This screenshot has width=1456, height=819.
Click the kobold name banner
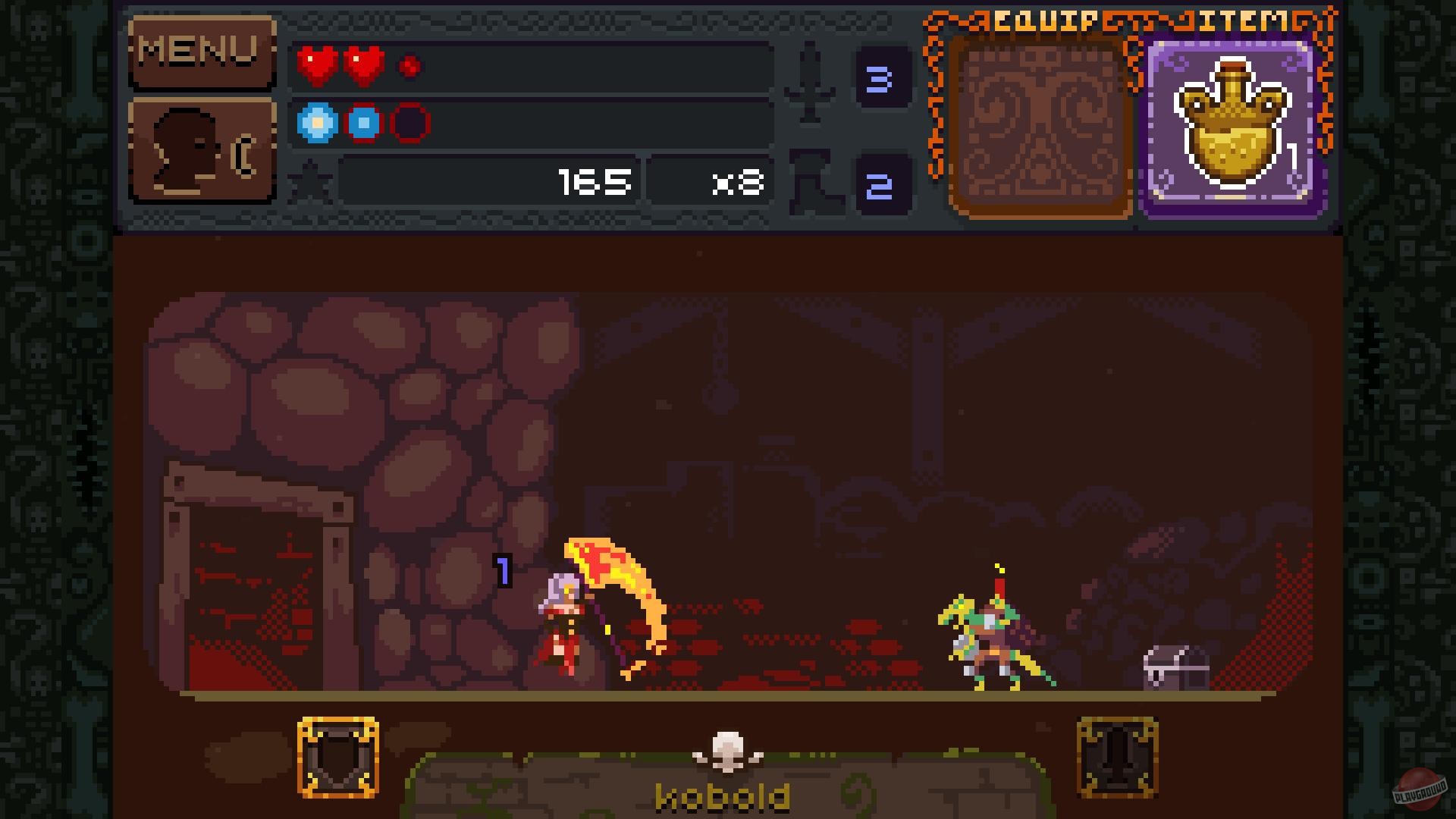[724, 792]
